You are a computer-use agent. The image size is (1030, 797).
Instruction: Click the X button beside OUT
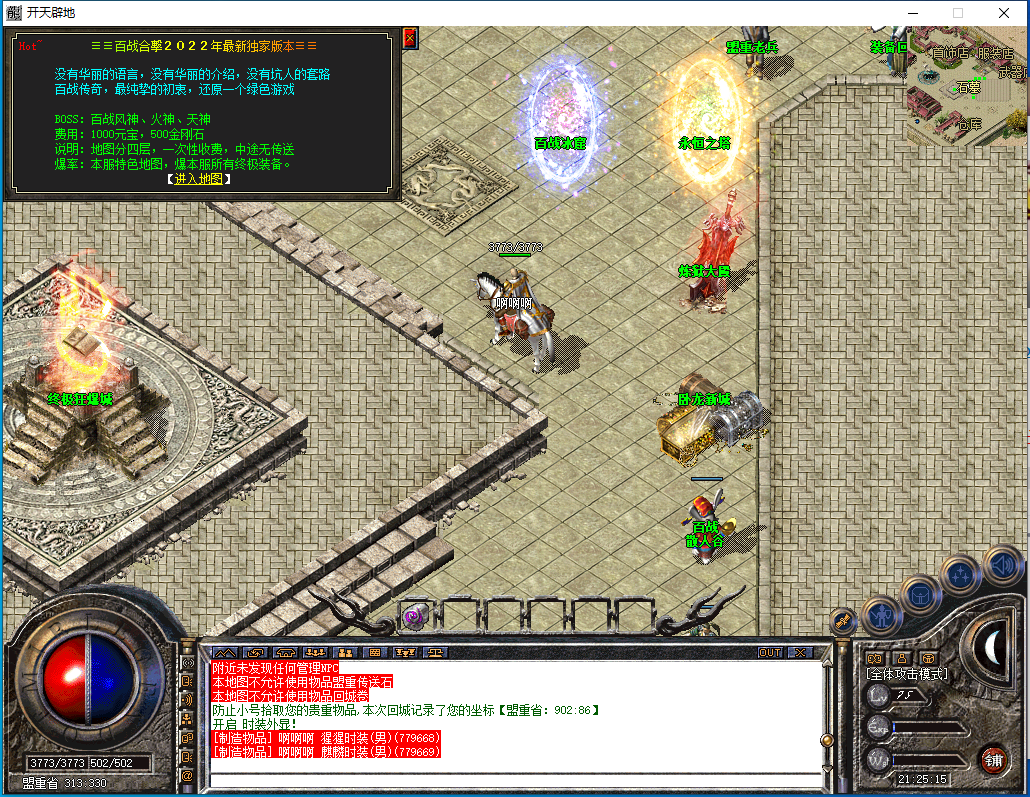tap(800, 652)
